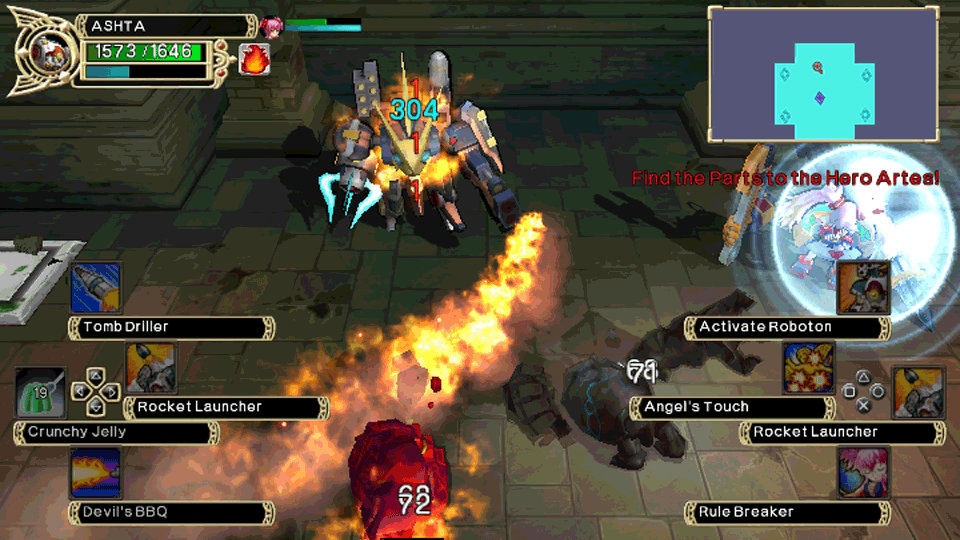The width and height of the screenshot is (960, 540).
Task: Activate the Devil's BBQ flame skill
Action: (x=96, y=473)
